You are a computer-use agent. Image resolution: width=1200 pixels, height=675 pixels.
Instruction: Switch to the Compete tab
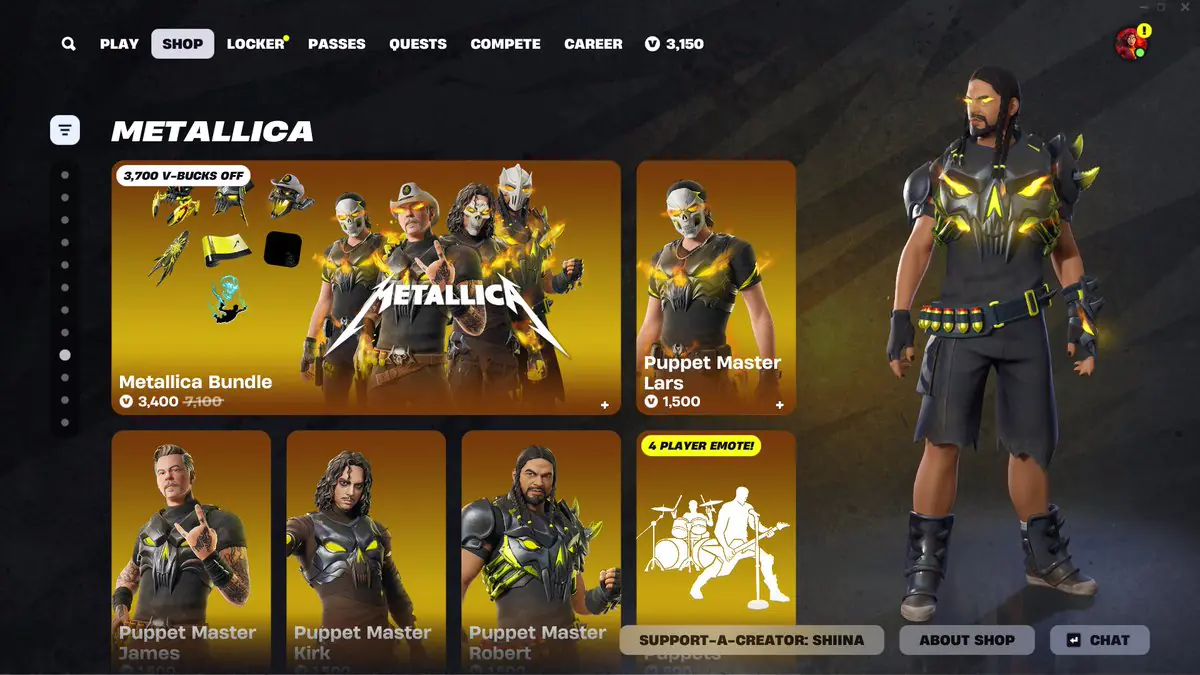coord(505,44)
